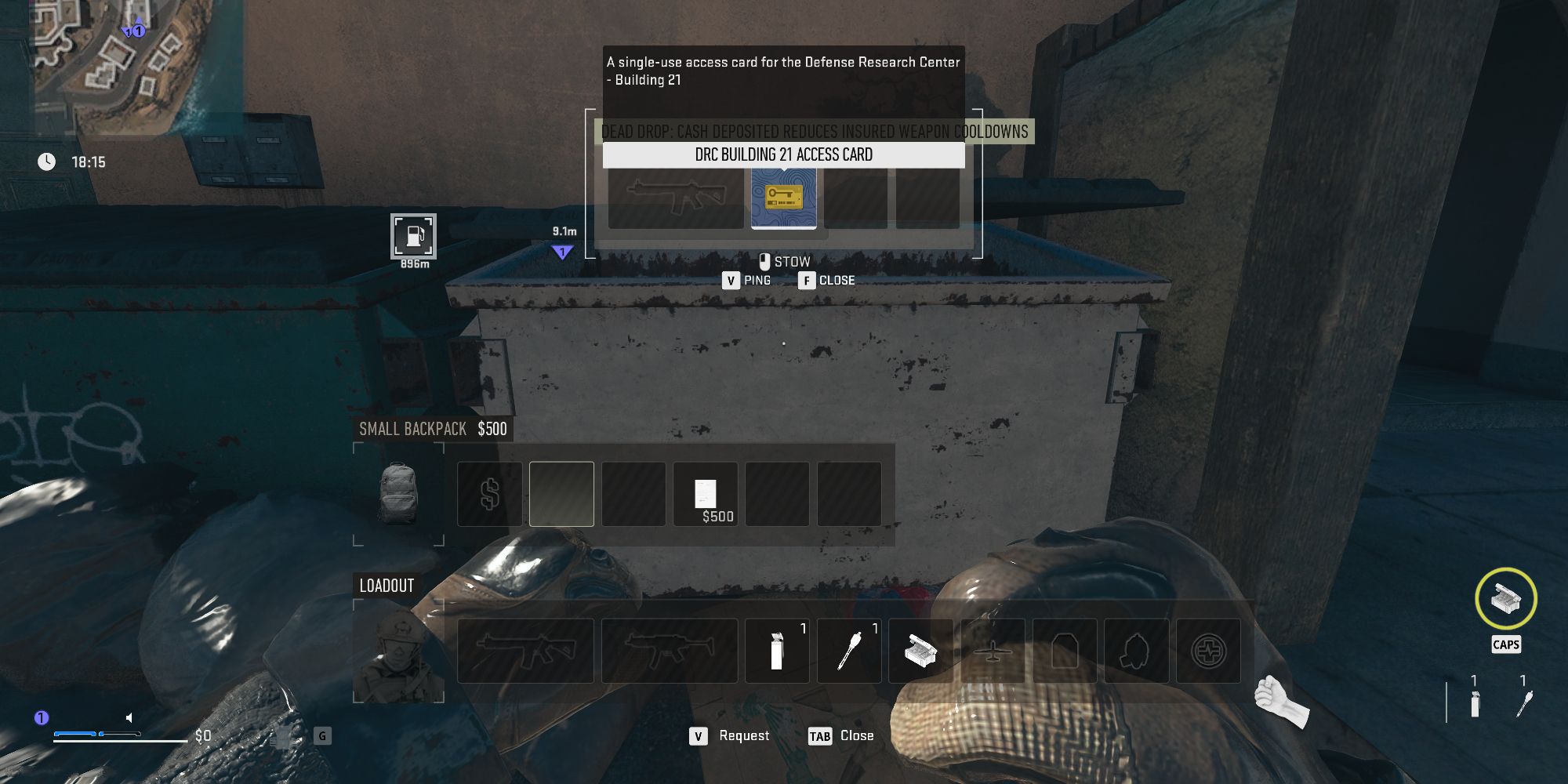The width and height of the screenshot is (1568, 784).
Task: Select the cash symbol in the small backpack
Action: pos(490,493)
